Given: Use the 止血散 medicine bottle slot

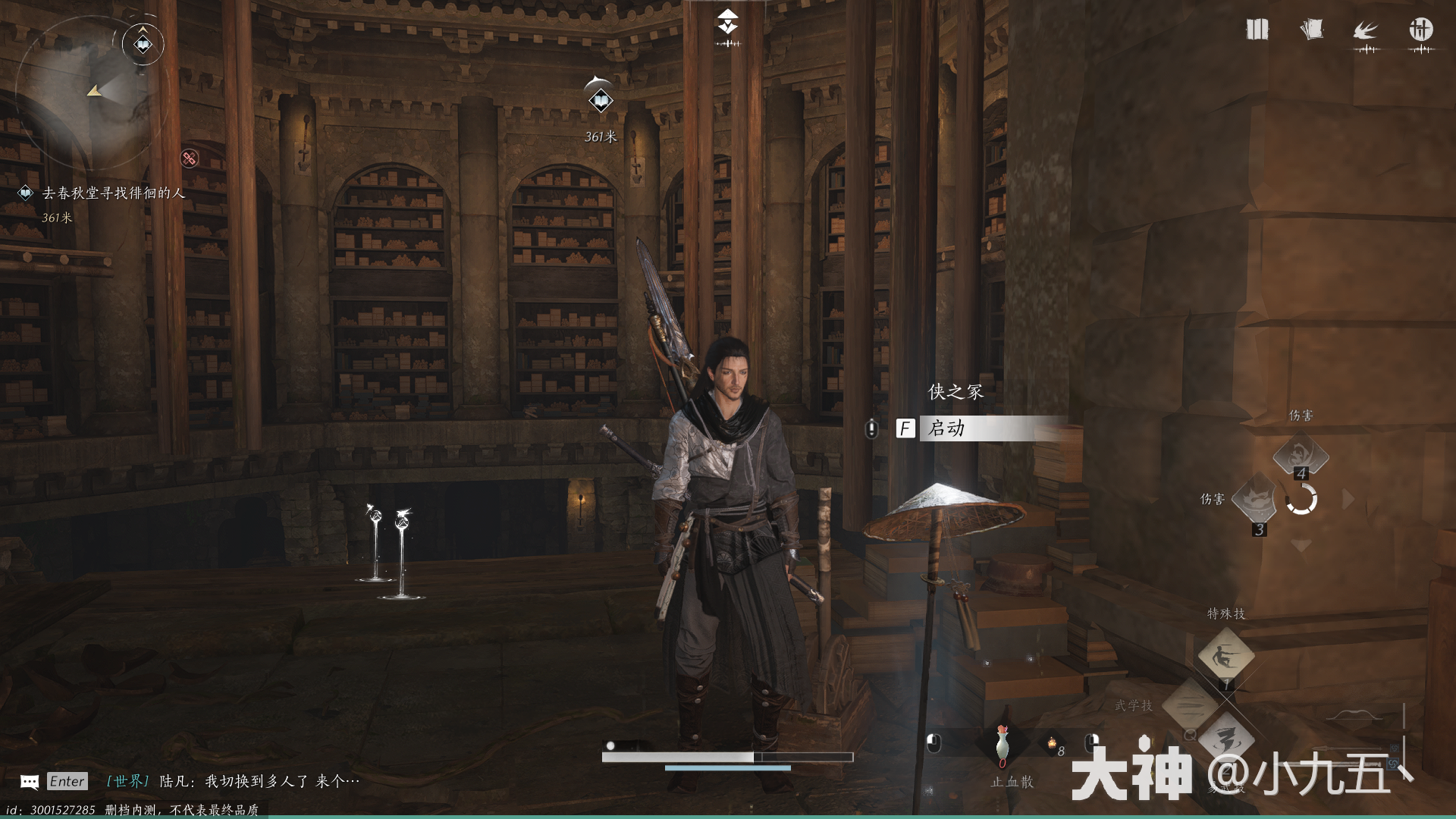Looking at the screenshot, I should pos(1003,743).
